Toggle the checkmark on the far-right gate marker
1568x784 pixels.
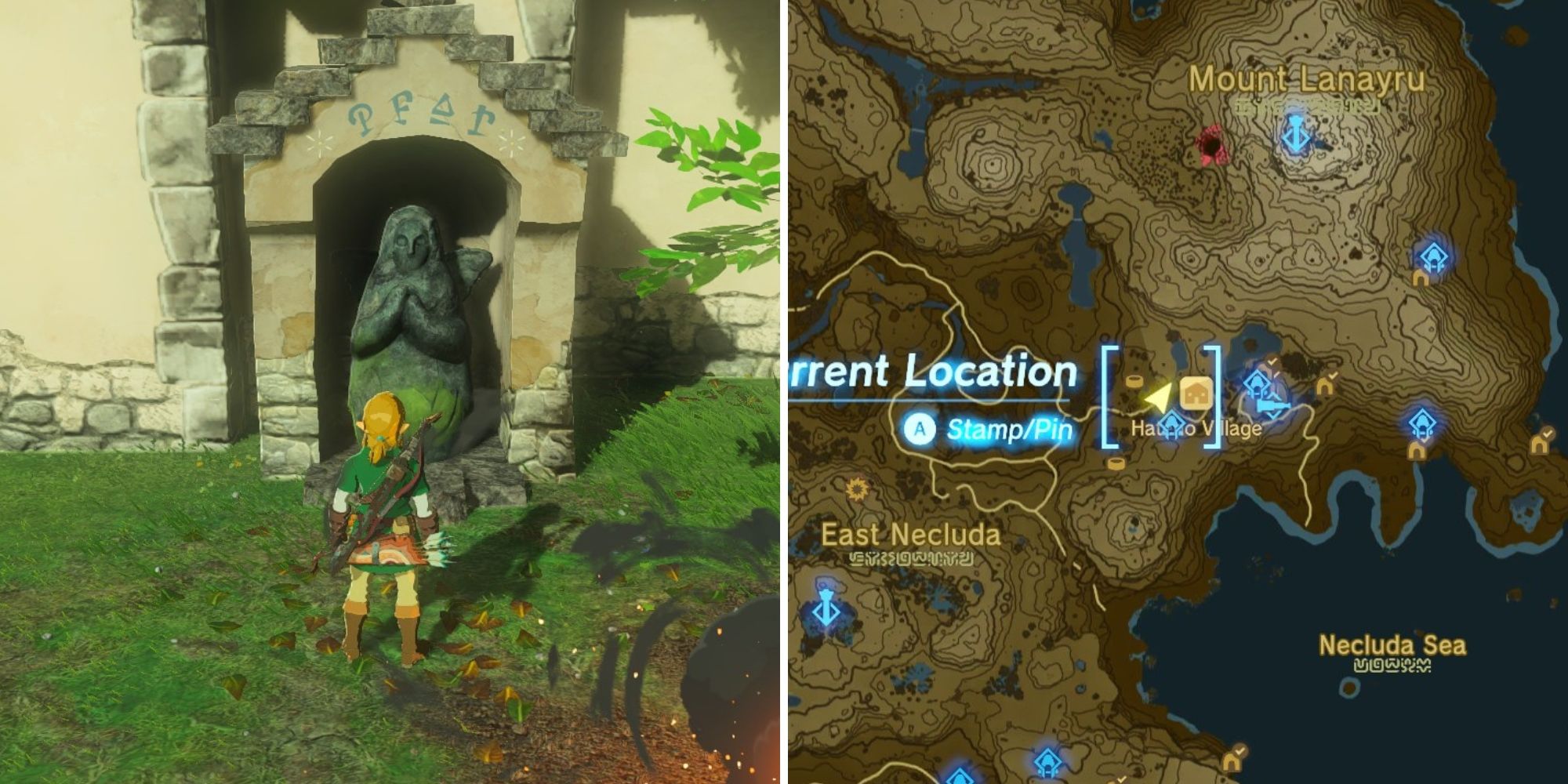pos(1548,433)
